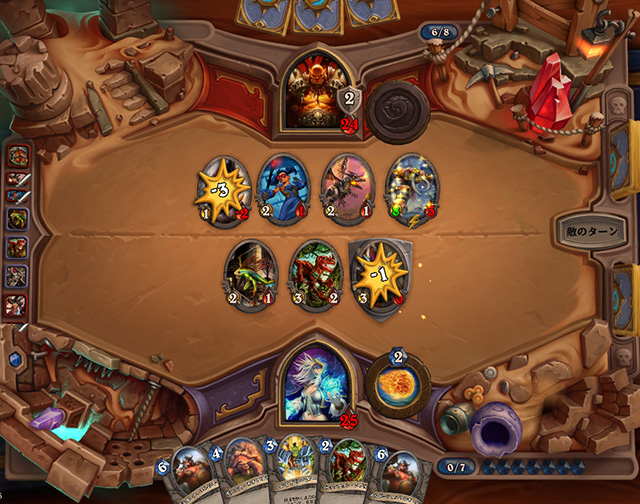Pick the 3-cost armored orc card in hand

click(x=297, y=470)
